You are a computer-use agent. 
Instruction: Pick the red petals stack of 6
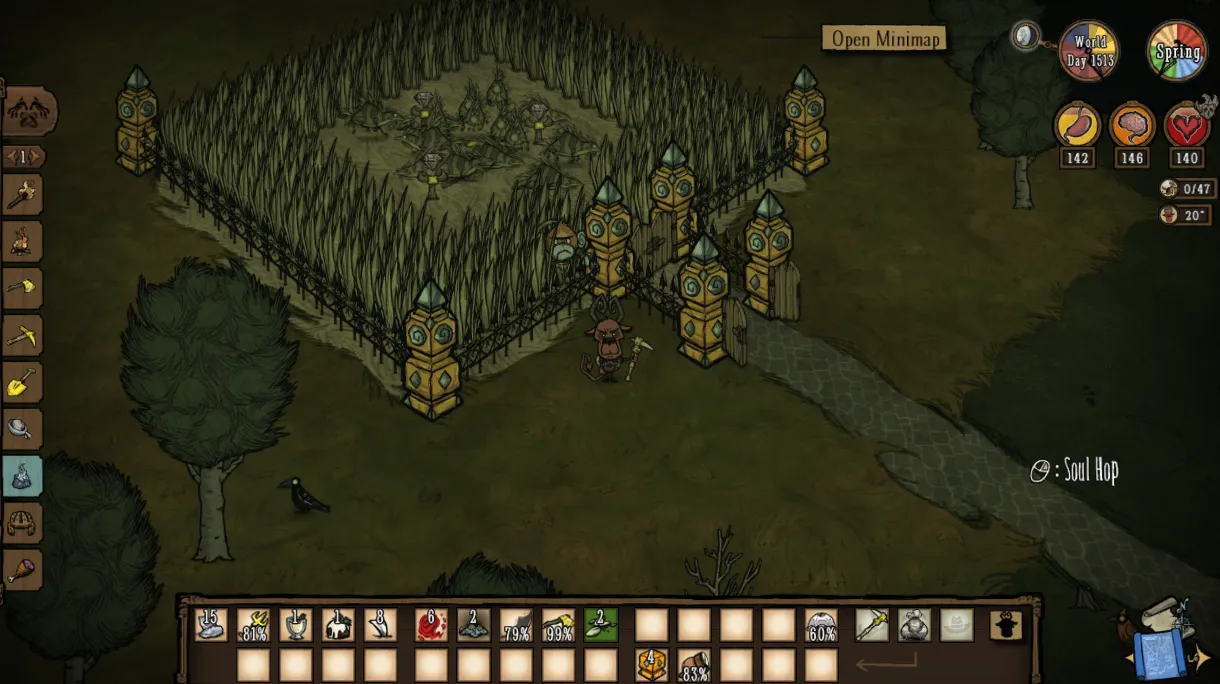pos(432,625)
